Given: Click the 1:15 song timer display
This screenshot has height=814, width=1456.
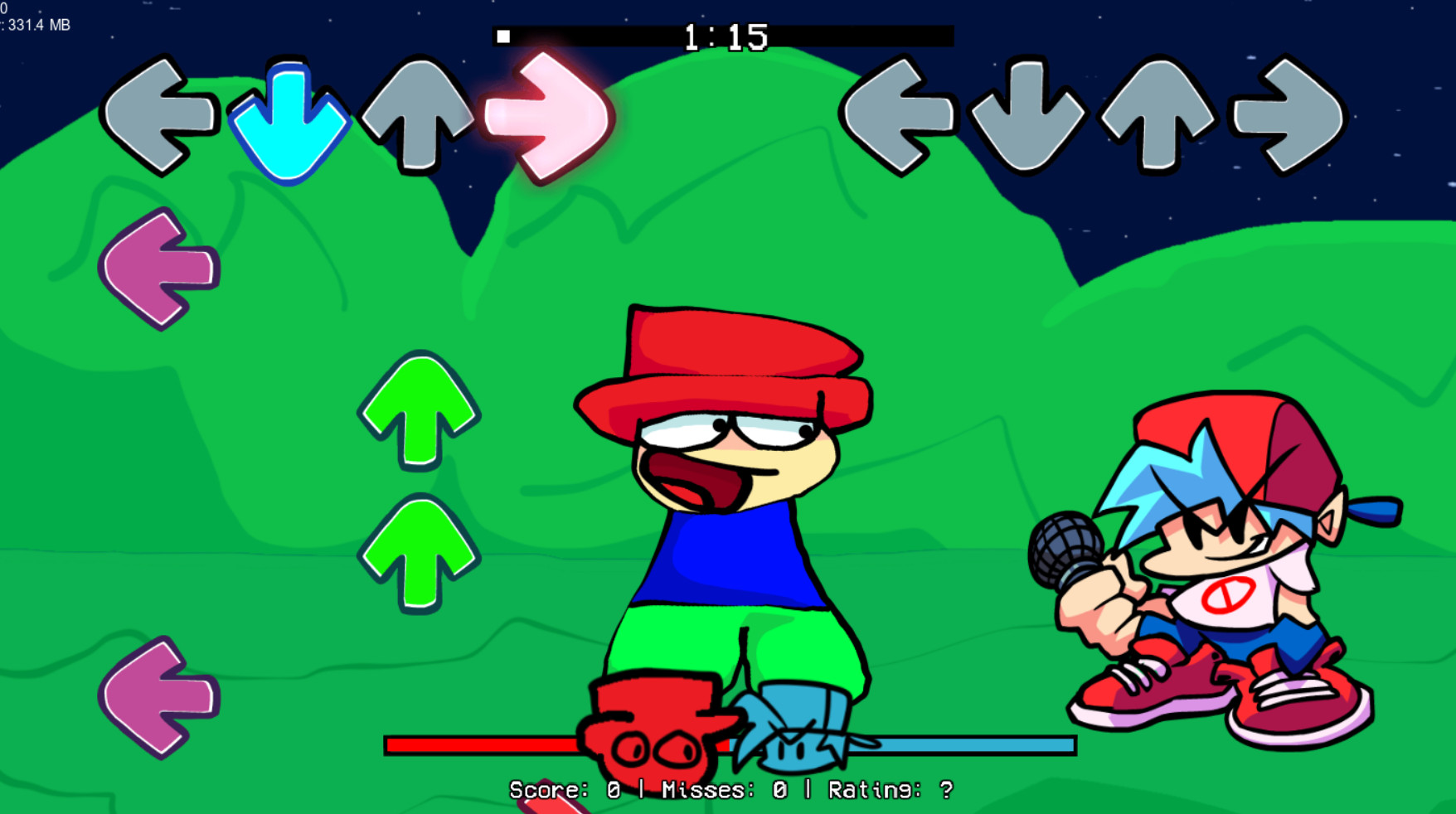Looking at the screenshot, I should (x=724, y=36).
